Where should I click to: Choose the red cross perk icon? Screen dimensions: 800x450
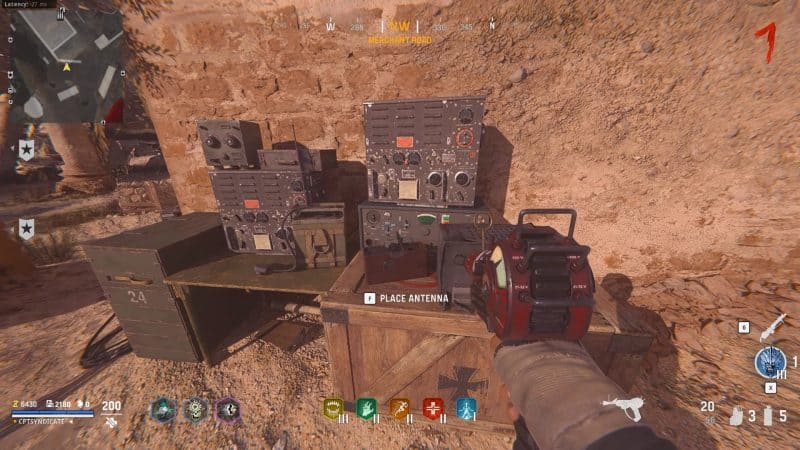(433, 408)
